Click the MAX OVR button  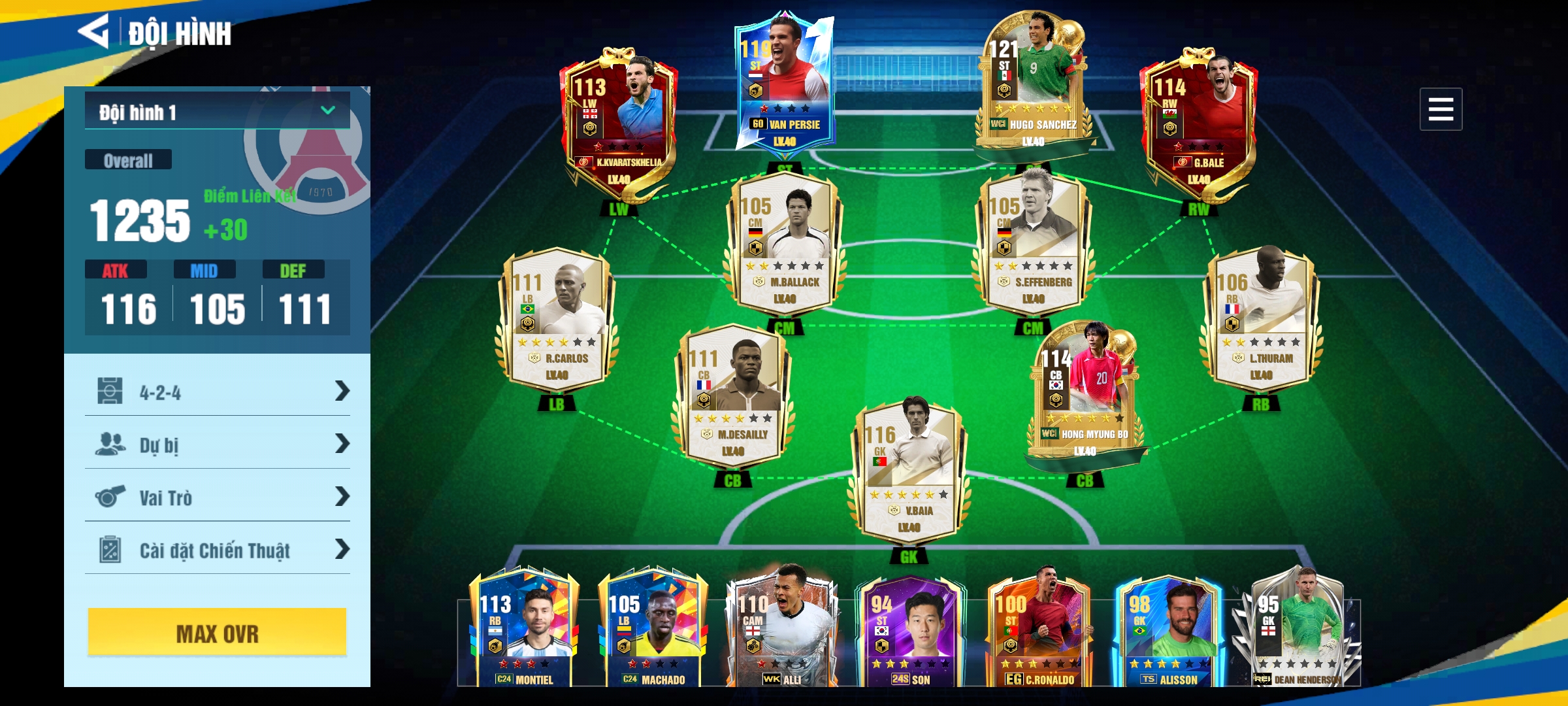[217, 633]
